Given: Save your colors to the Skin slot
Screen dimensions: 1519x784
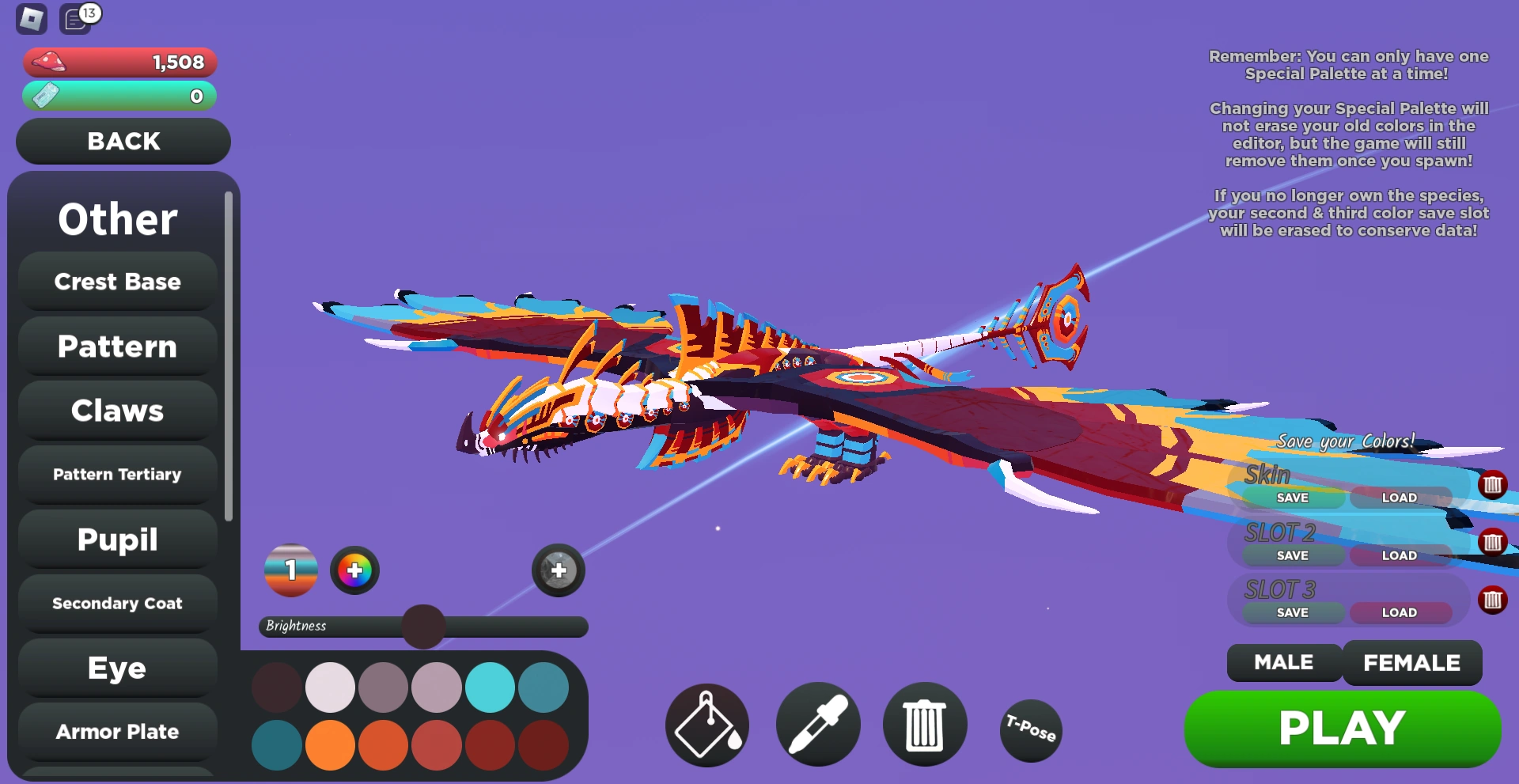Looking at the screenshot, I should (x=1293, y=498).
